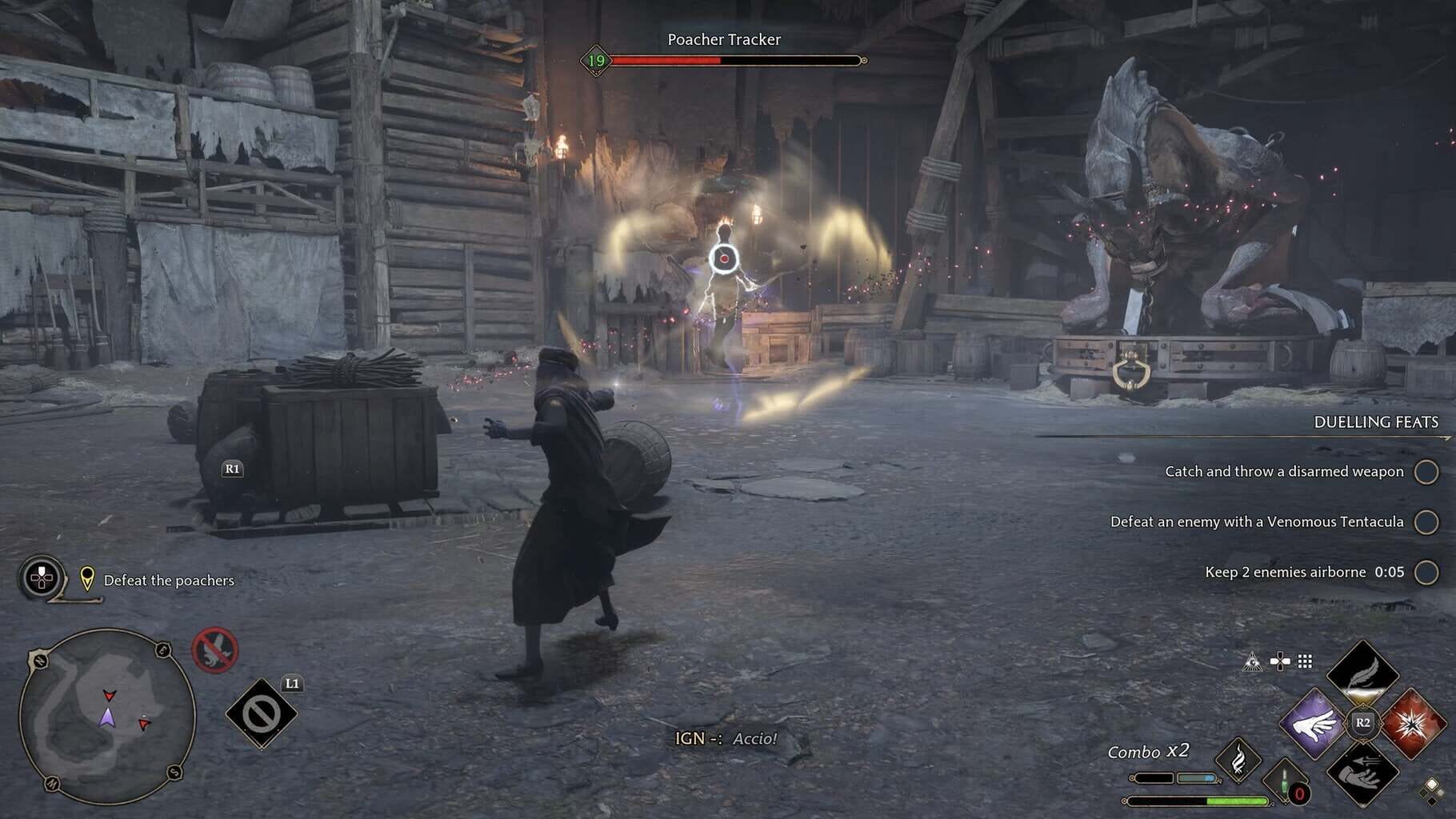Select the Ancient Magic throw flame icon
The width and height of the screenshot is (1456, 819).
coord(1238,761)
